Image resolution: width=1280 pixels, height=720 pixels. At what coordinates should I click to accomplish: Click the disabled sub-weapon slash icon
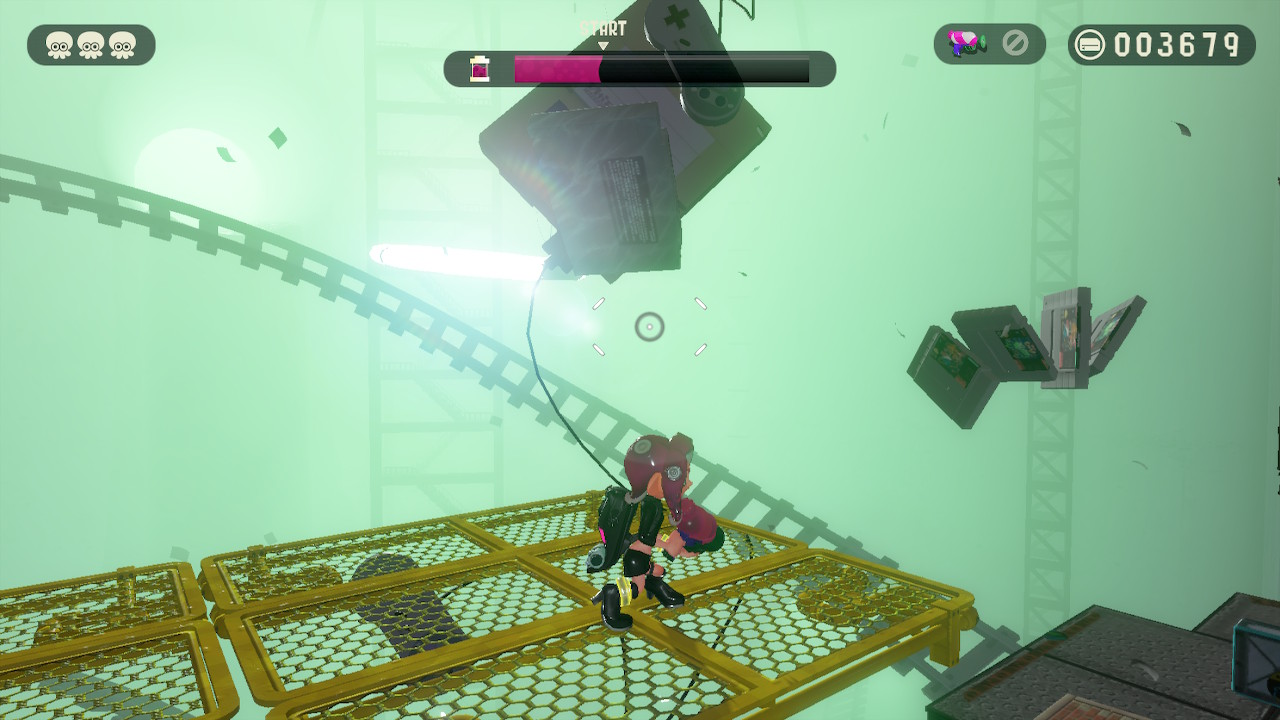(x=1015, y=44)
